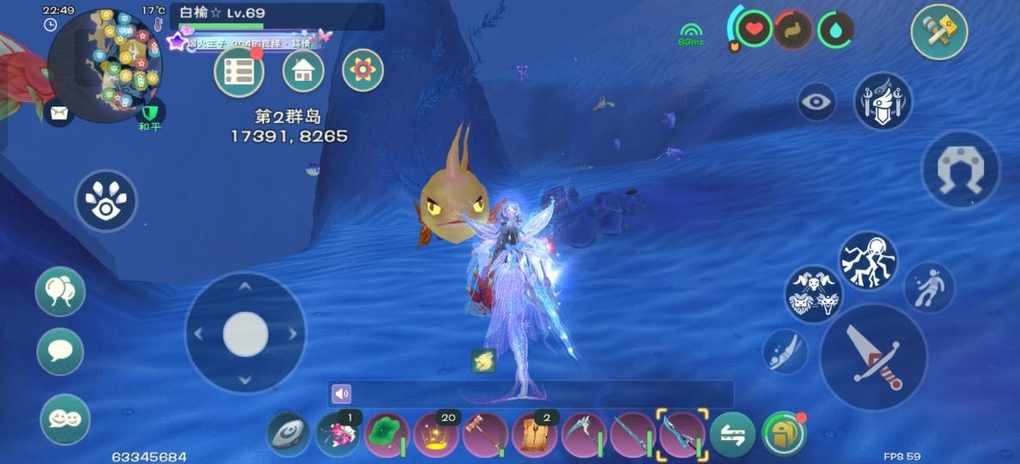Activate the rearing horse skill

point(867,260)
